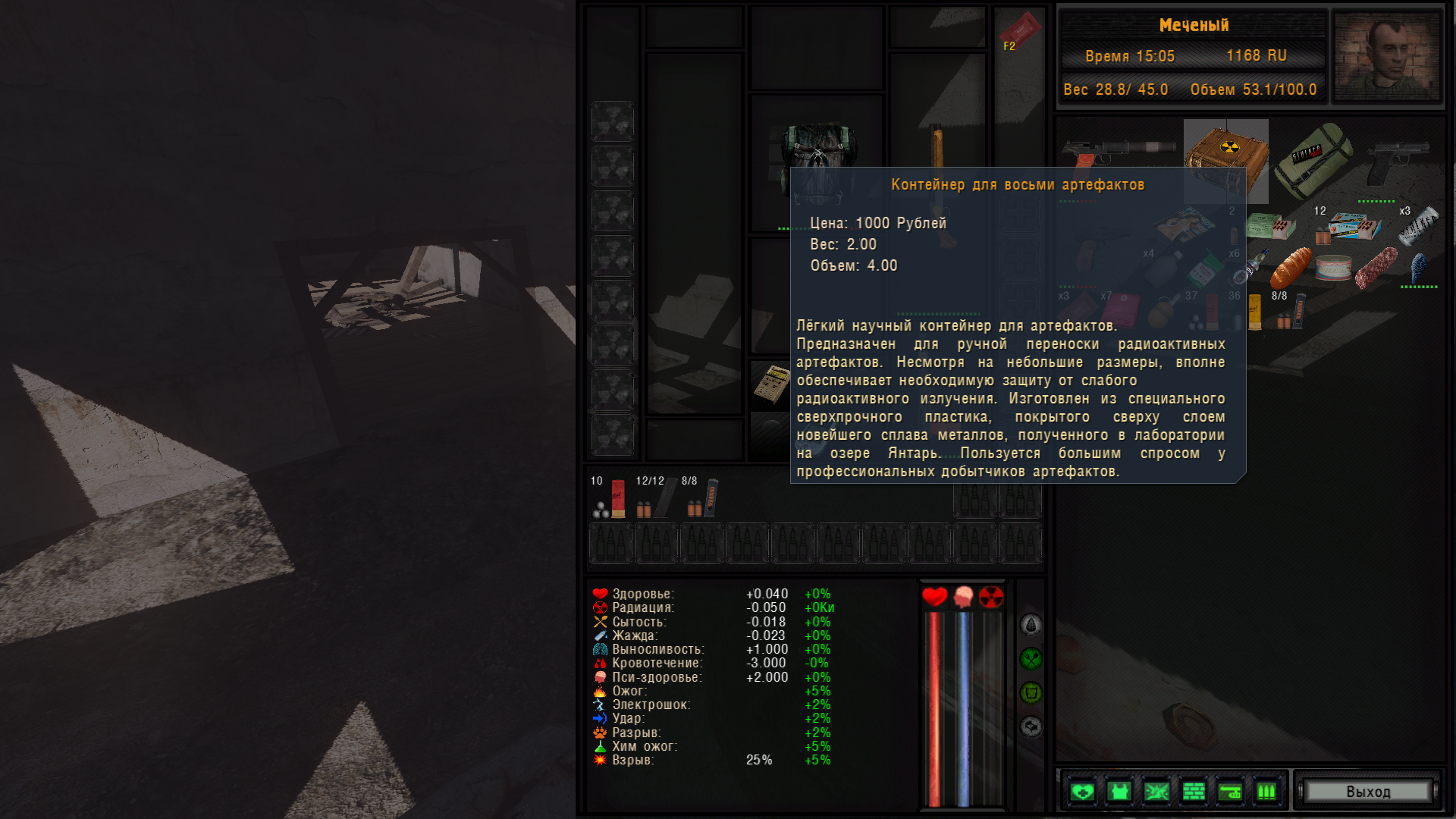Pick the green sleeping bag item
The height and width of the screenshot is (819, 1456).
tap(1313, 160)
